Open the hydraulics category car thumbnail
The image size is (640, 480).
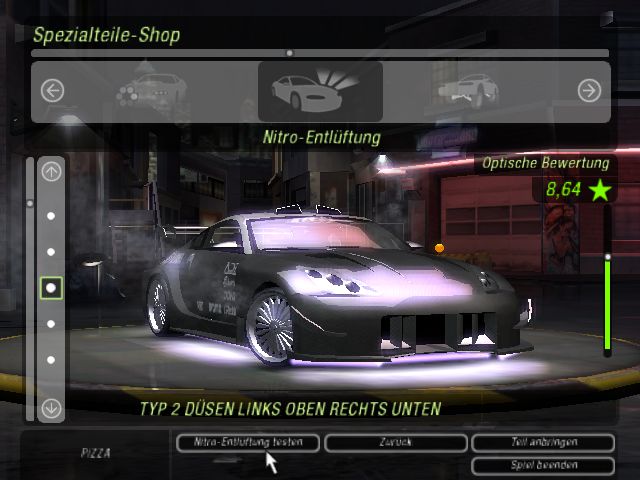tap(467, 90)
